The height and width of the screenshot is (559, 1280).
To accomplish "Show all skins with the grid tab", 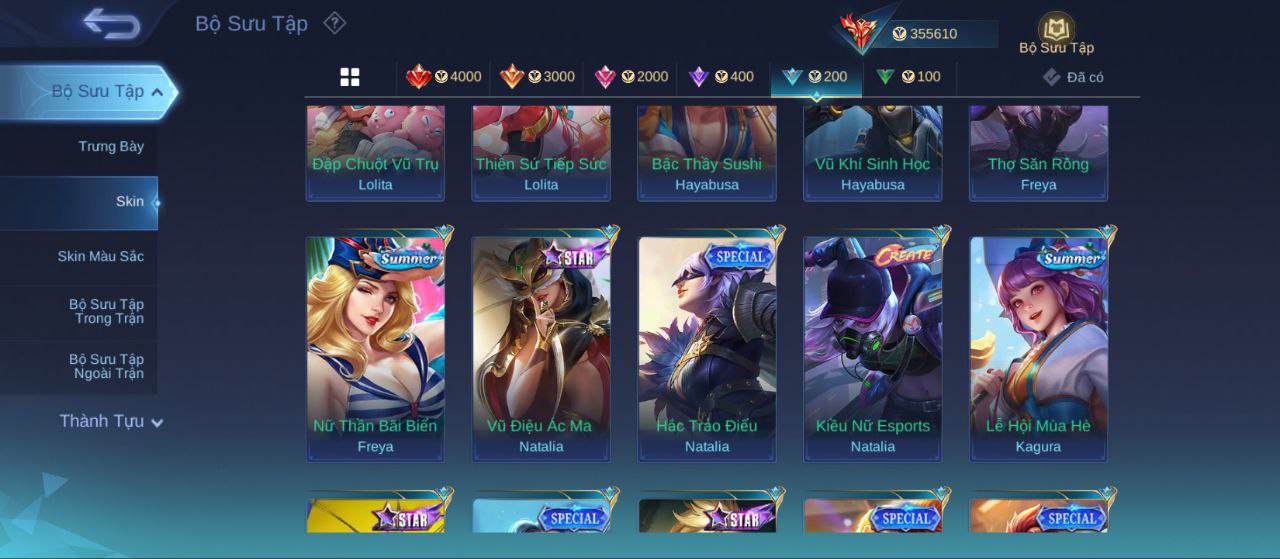I will pyautogui.click(x=350, y=77).
